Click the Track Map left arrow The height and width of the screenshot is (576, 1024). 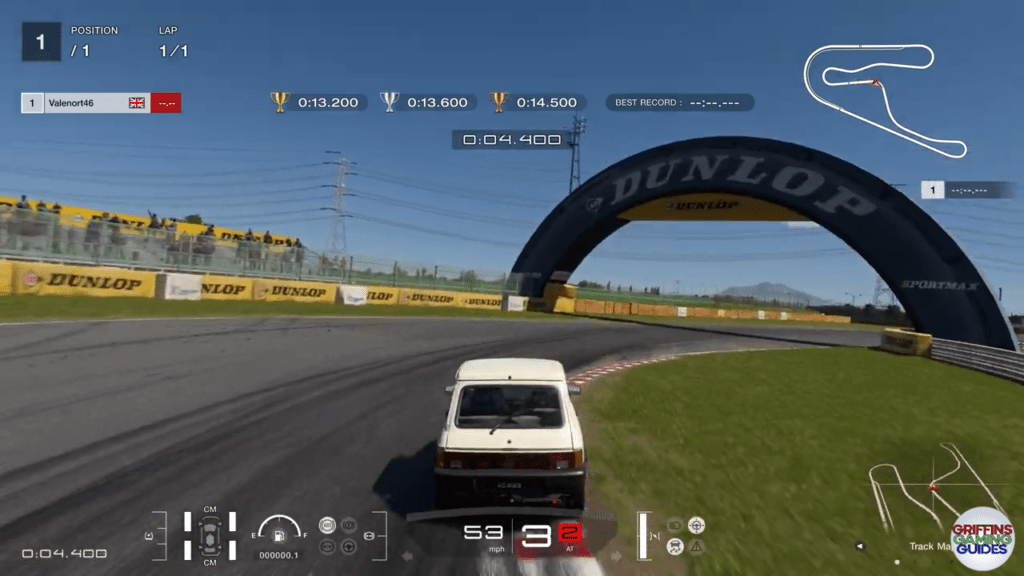[860, 547]
